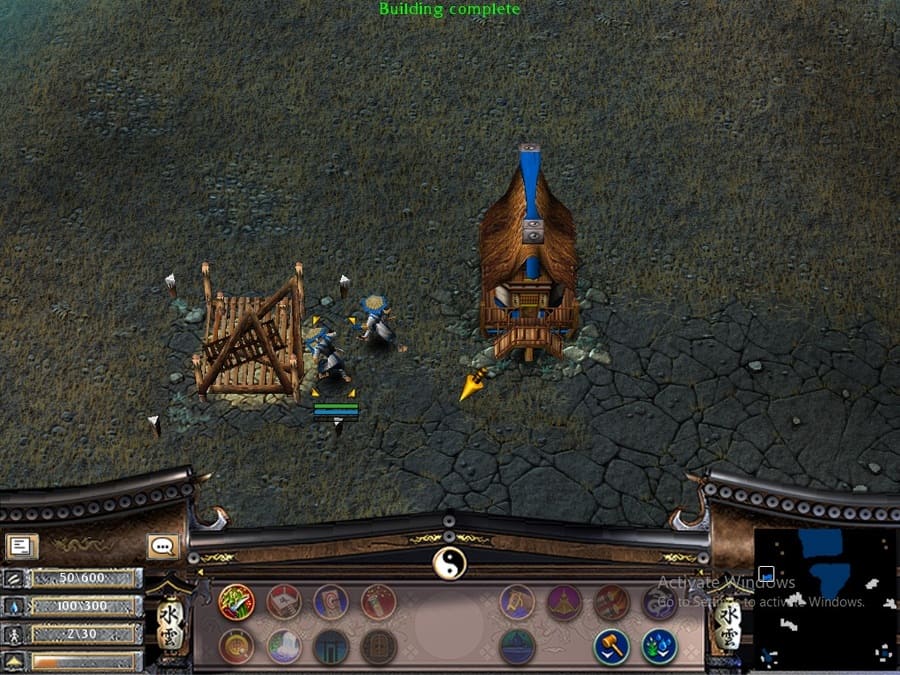Image resolution: width=900 pixels, height=675 pixels.
Task: Select the archery target building icon
Action: (x=331, y=602)
